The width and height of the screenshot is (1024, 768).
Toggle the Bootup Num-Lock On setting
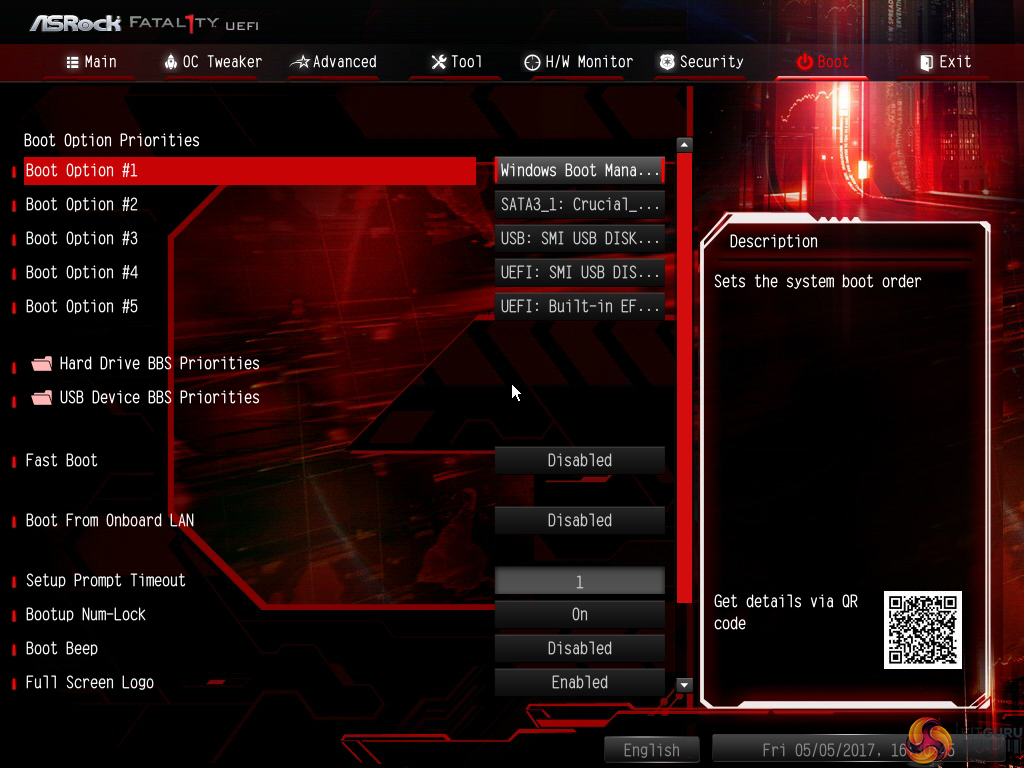tap(580, 615)
